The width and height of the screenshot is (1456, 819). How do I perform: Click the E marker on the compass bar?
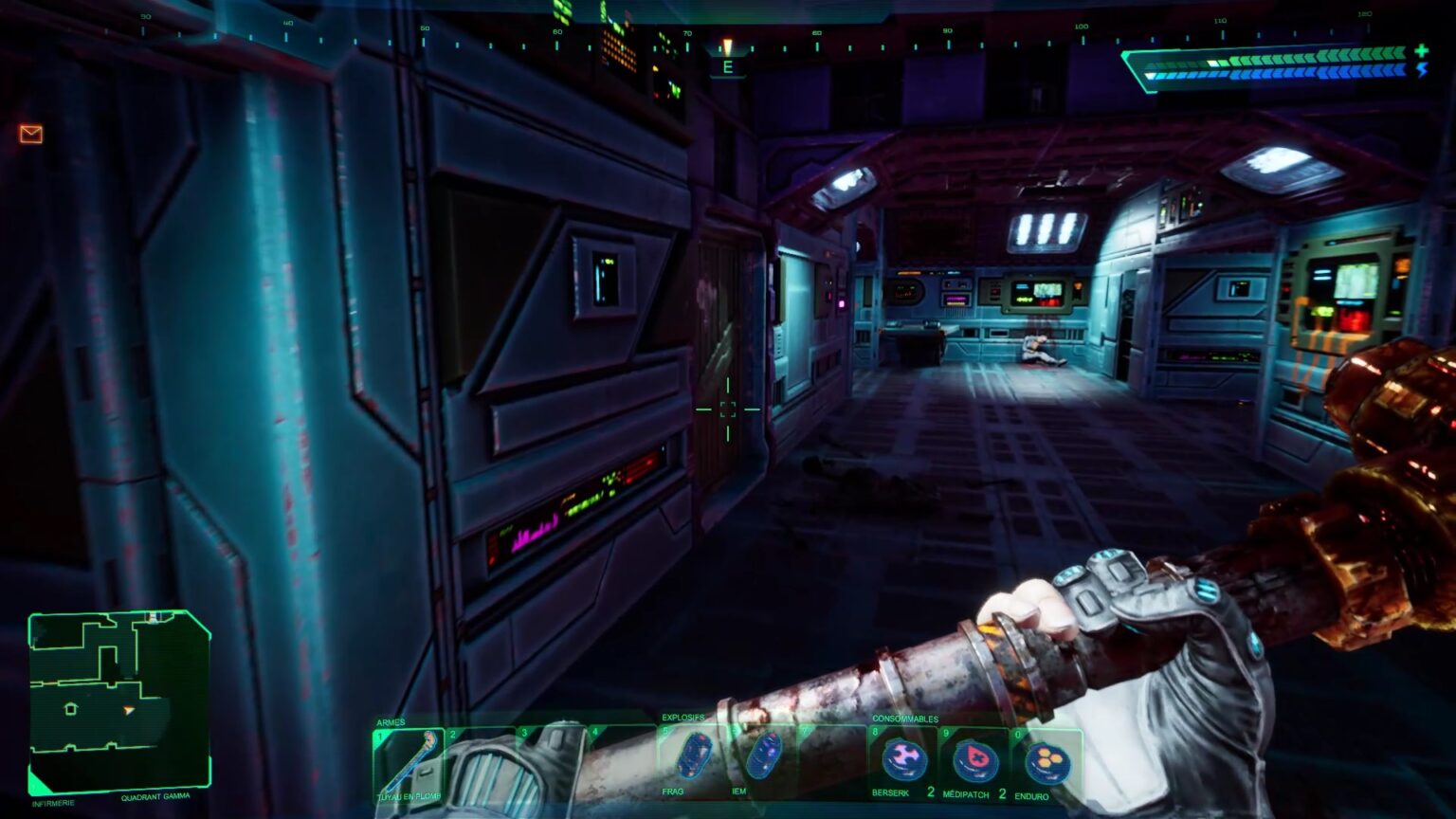pos(728,66)
